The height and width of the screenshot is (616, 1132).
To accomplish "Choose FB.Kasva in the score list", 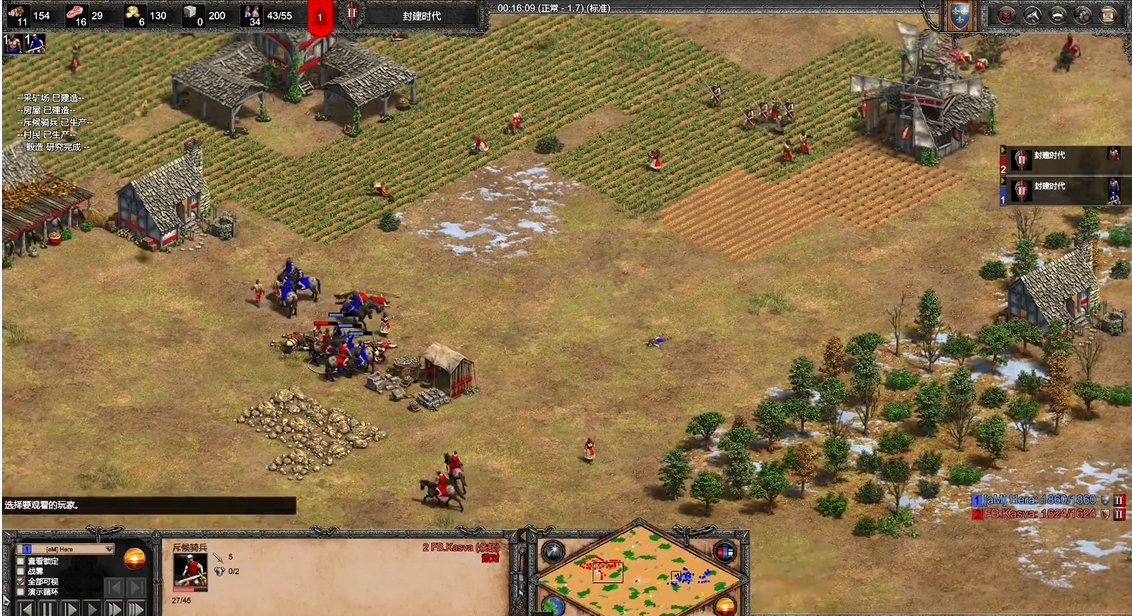I will coord(1040,514).
